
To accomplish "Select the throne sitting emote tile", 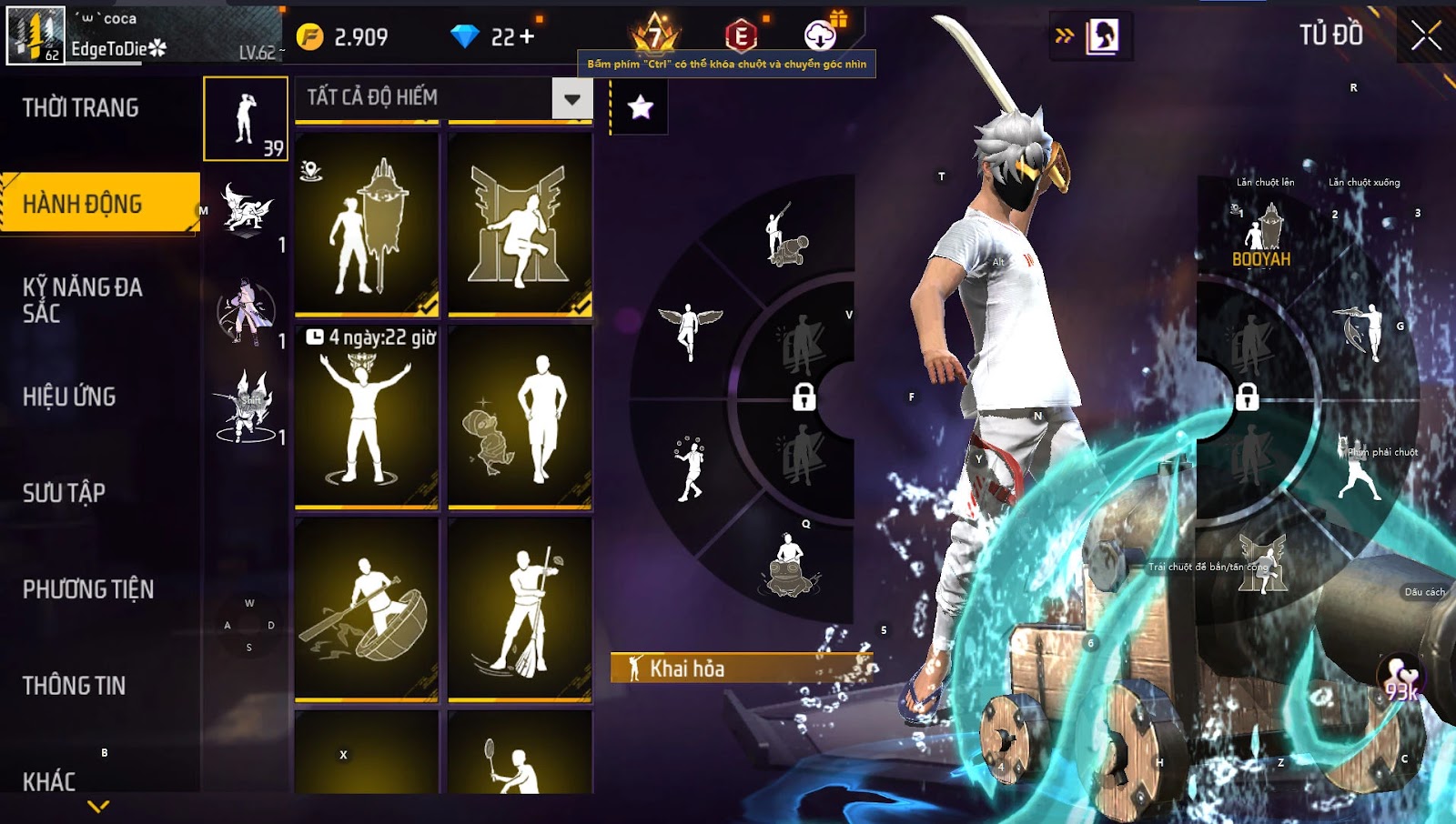I will 520,225.
